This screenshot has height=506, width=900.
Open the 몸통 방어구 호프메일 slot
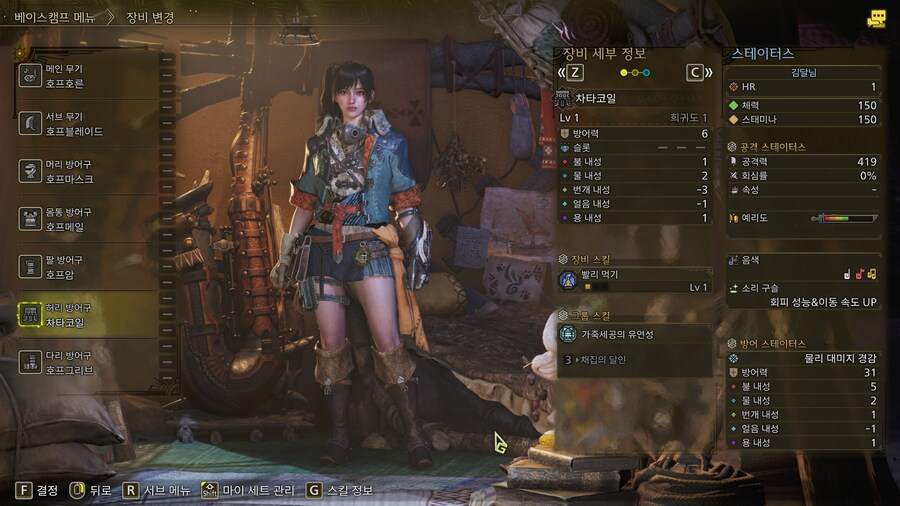pyautogui.click(x=88, y=219)
